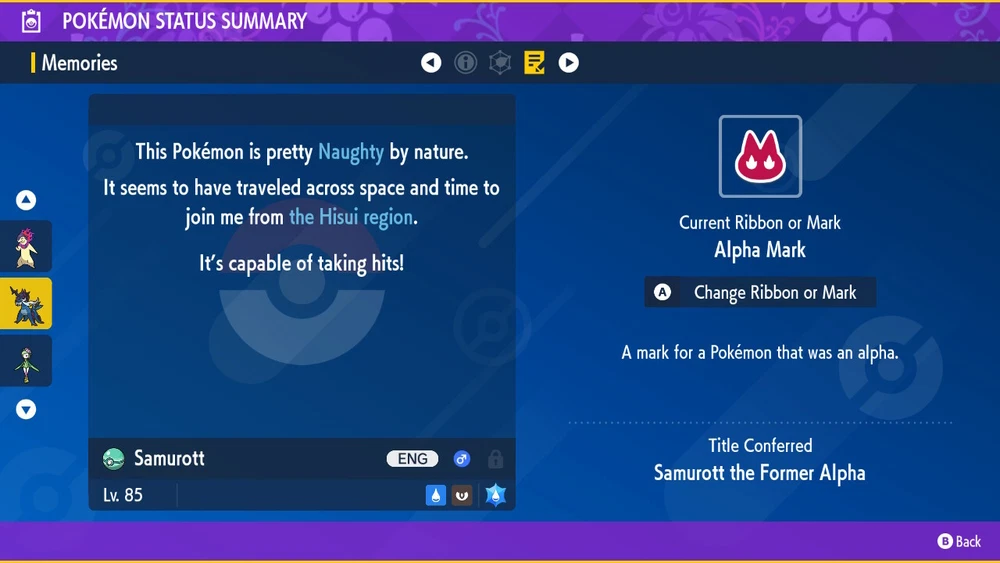Screen dimensions: 1000x563
Task: Click the Water type icon
Action: (x=436, y=494)
